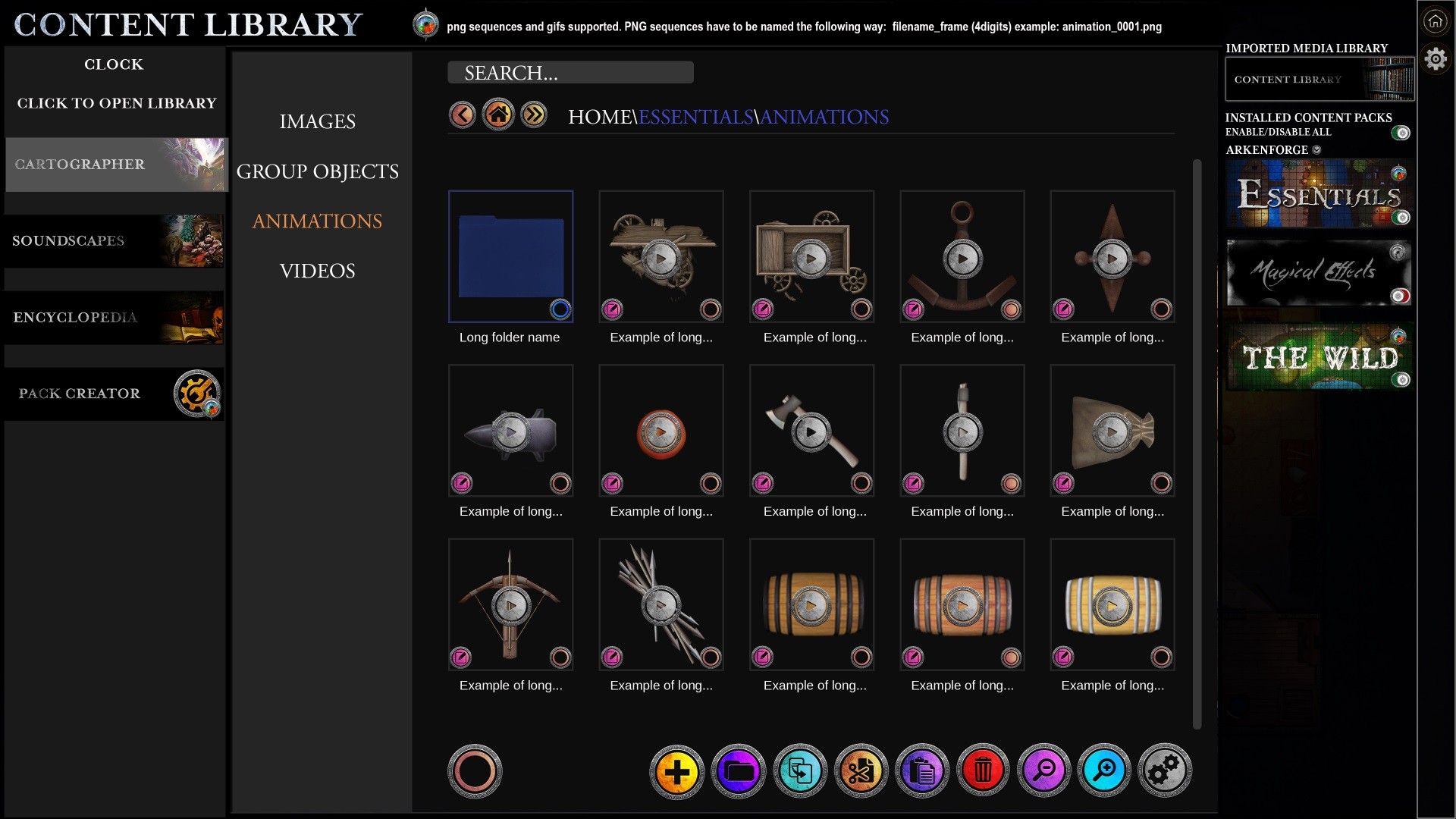Screen dimensions: 1456x819
Task: Click the red trash delete button
Action: (x=983, y=771)
